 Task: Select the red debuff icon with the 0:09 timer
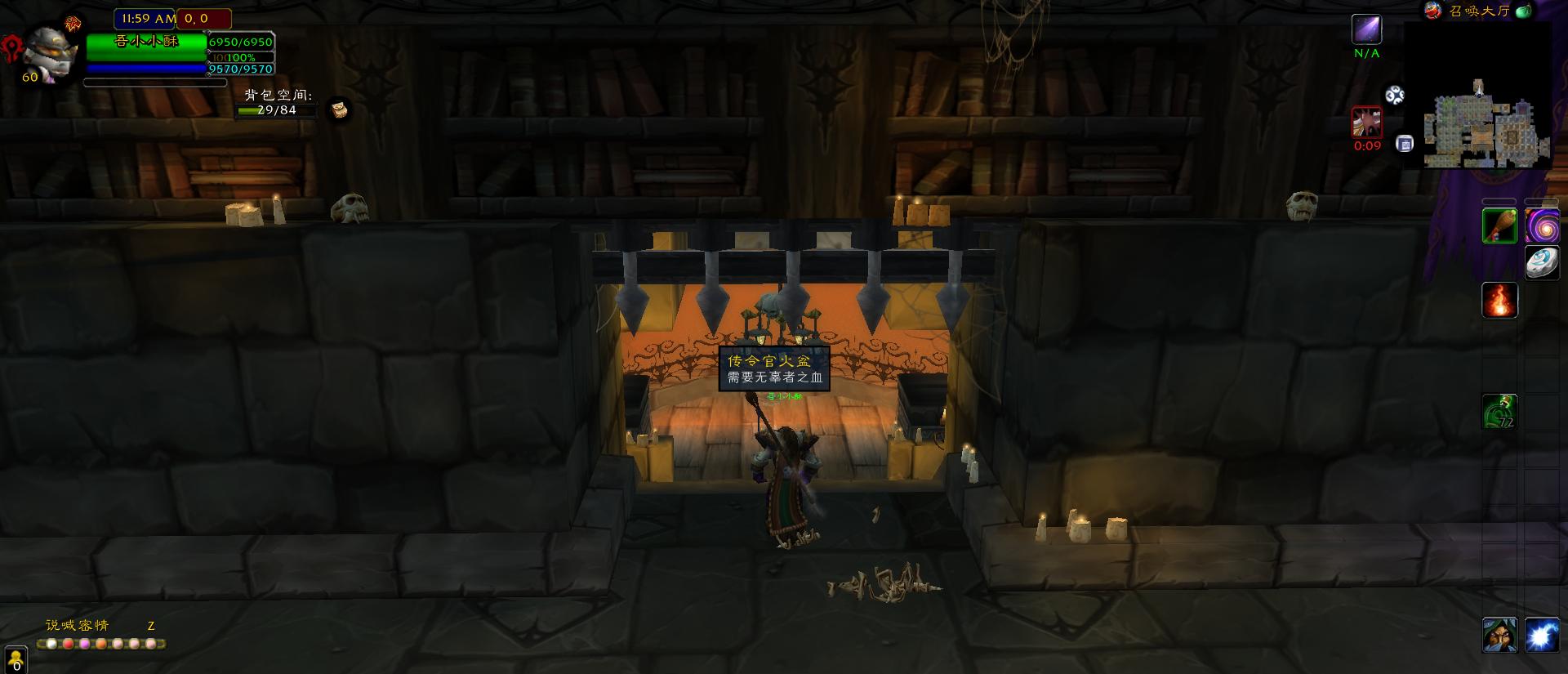coord(1366,123)
